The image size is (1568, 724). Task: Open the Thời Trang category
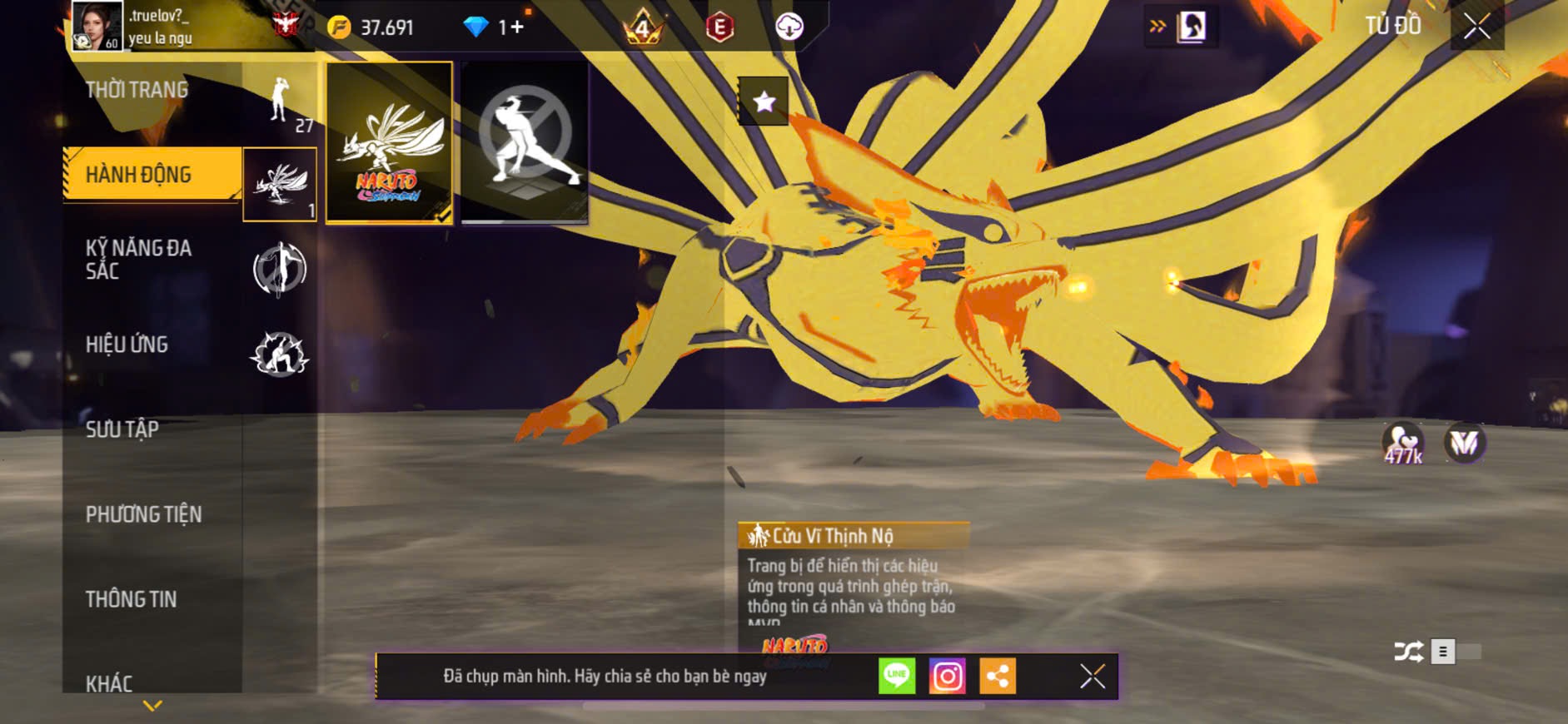[x=137, y=90]
